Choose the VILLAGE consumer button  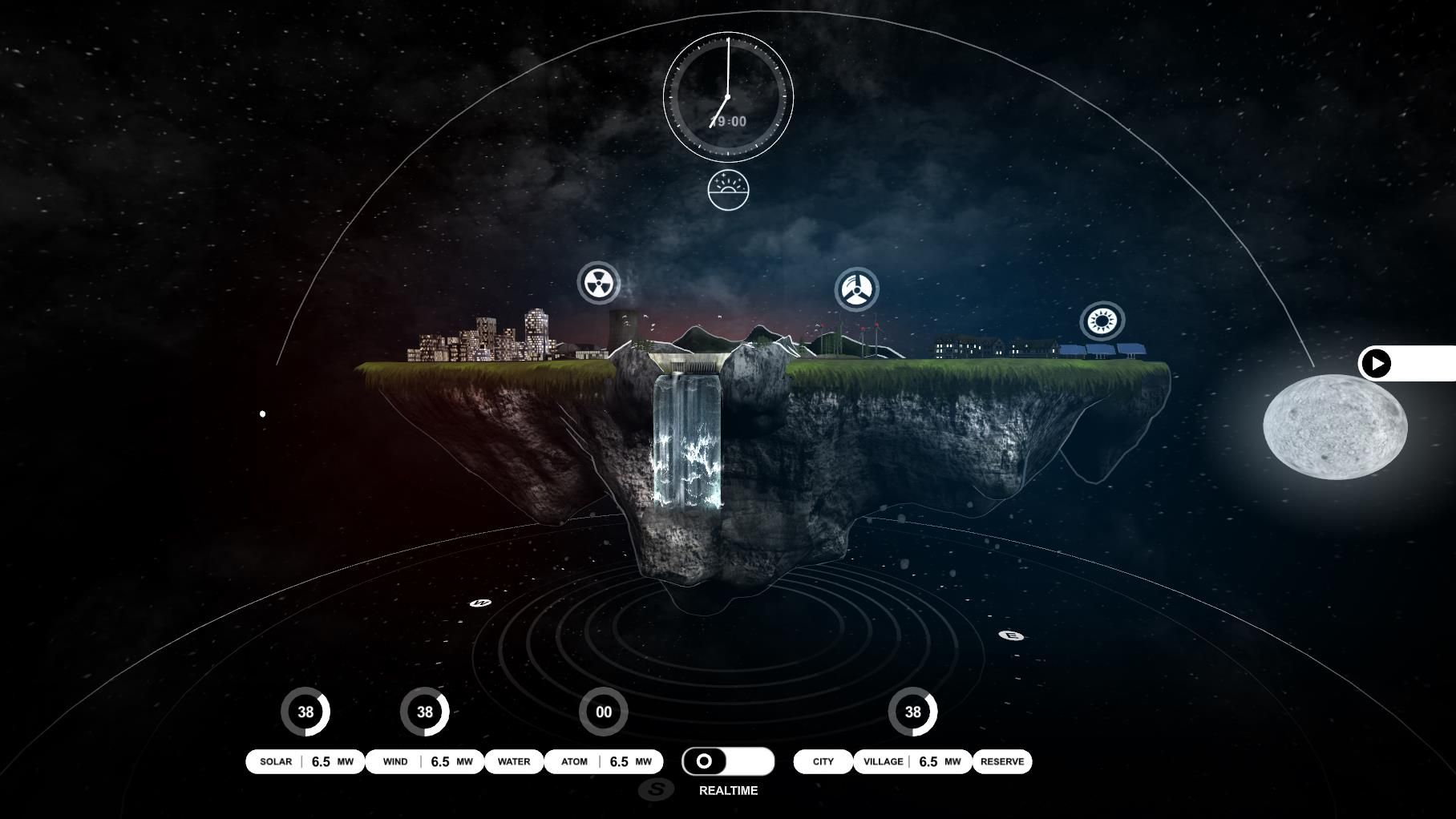click(884, 761)
